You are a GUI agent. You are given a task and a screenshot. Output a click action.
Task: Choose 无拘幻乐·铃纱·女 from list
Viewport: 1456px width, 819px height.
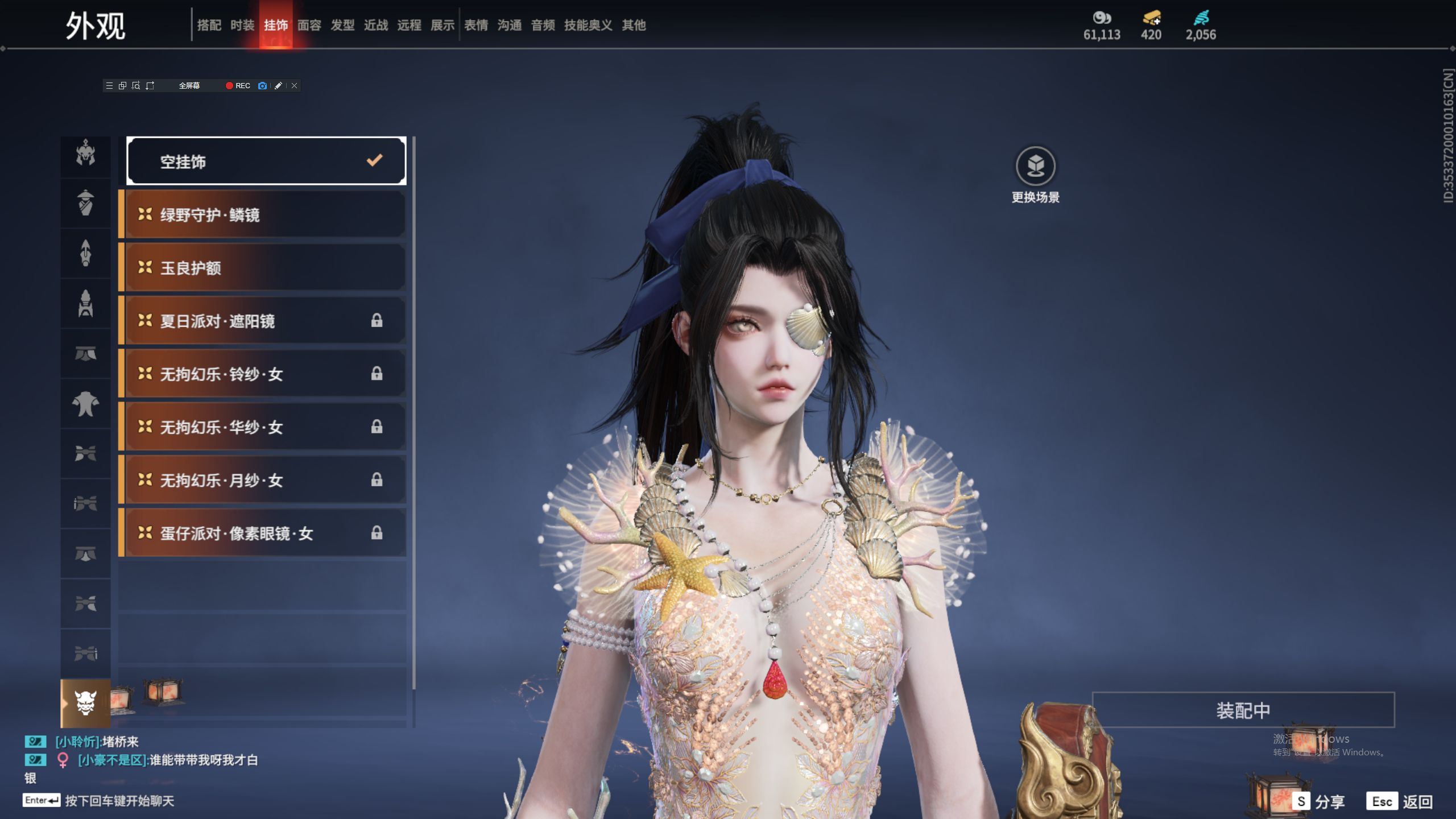pyautogui.click(x=264, y=374)
